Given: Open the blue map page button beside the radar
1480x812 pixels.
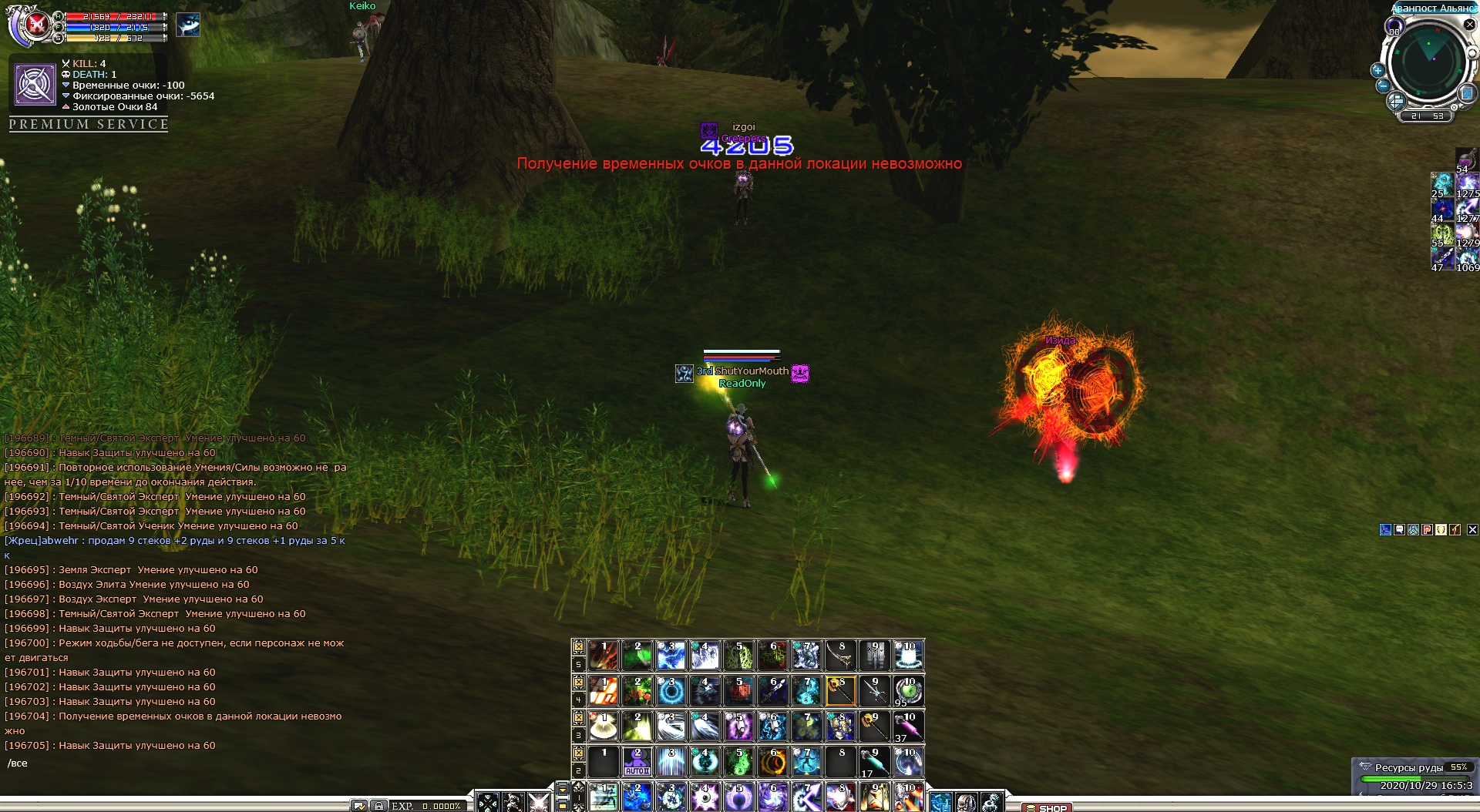Looking at the screenshot, I should pos(1467,93).
